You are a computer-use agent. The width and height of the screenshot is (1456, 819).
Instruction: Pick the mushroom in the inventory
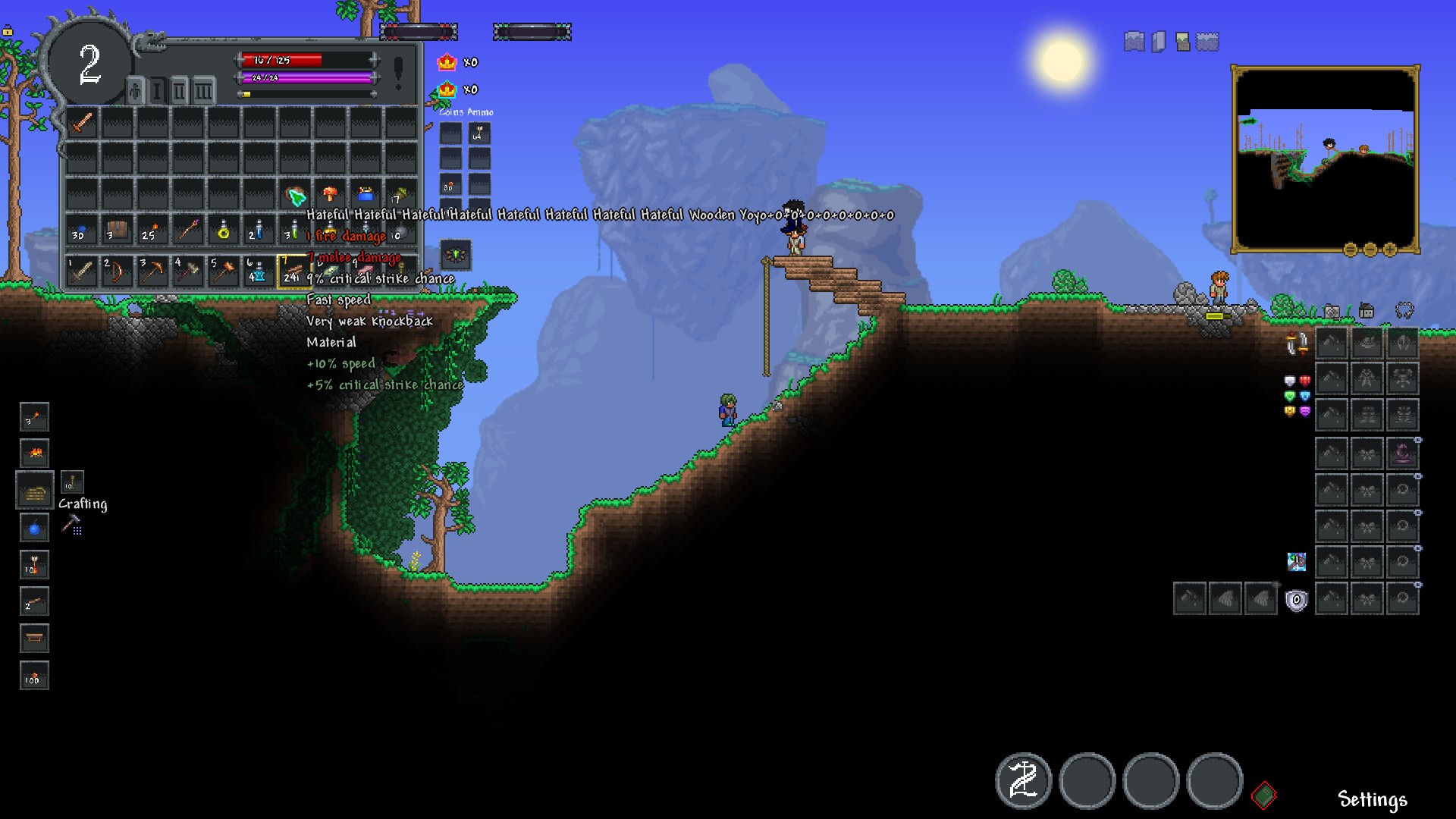[330, 194]
